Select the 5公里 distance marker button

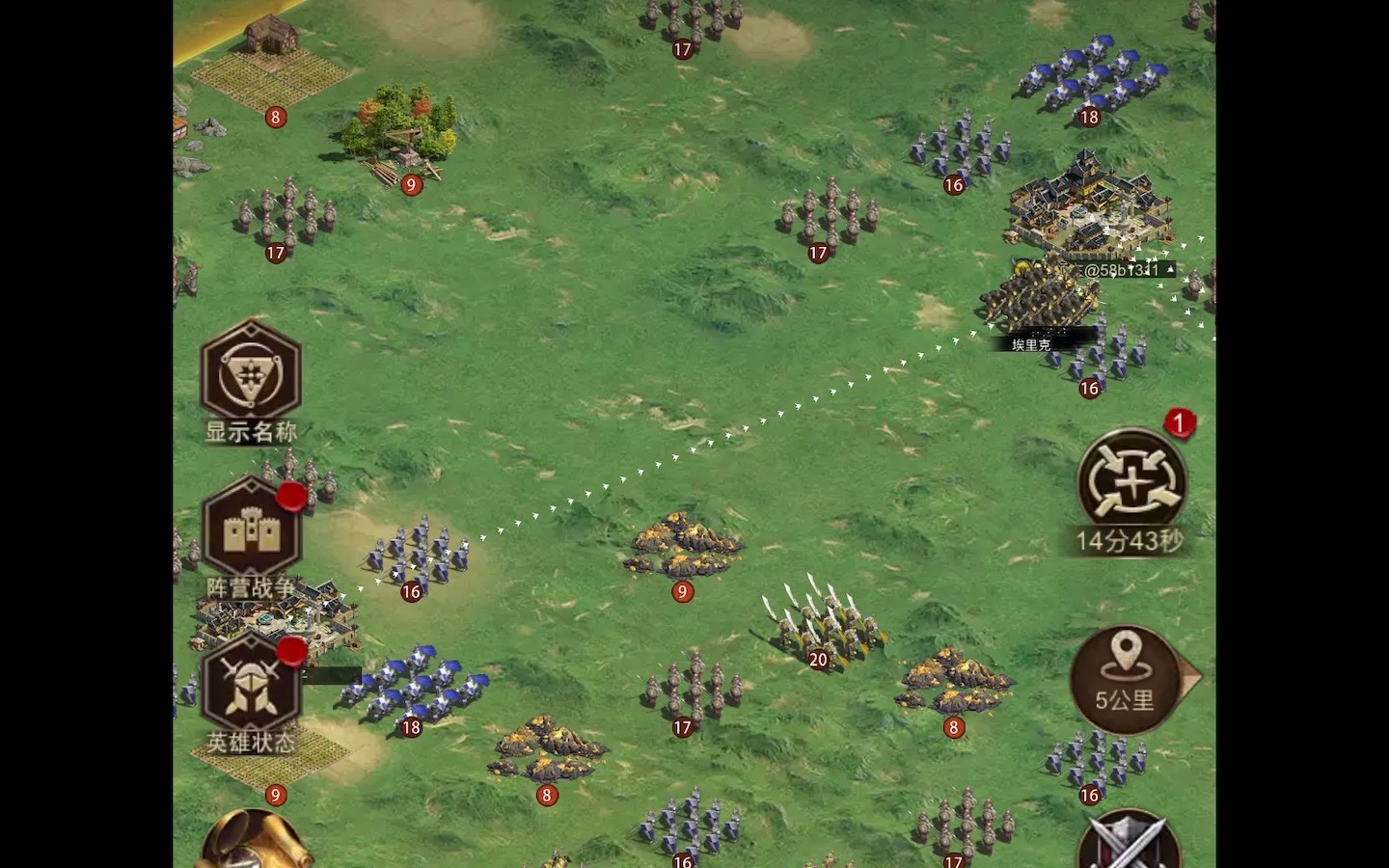[x=1126, y=679]
